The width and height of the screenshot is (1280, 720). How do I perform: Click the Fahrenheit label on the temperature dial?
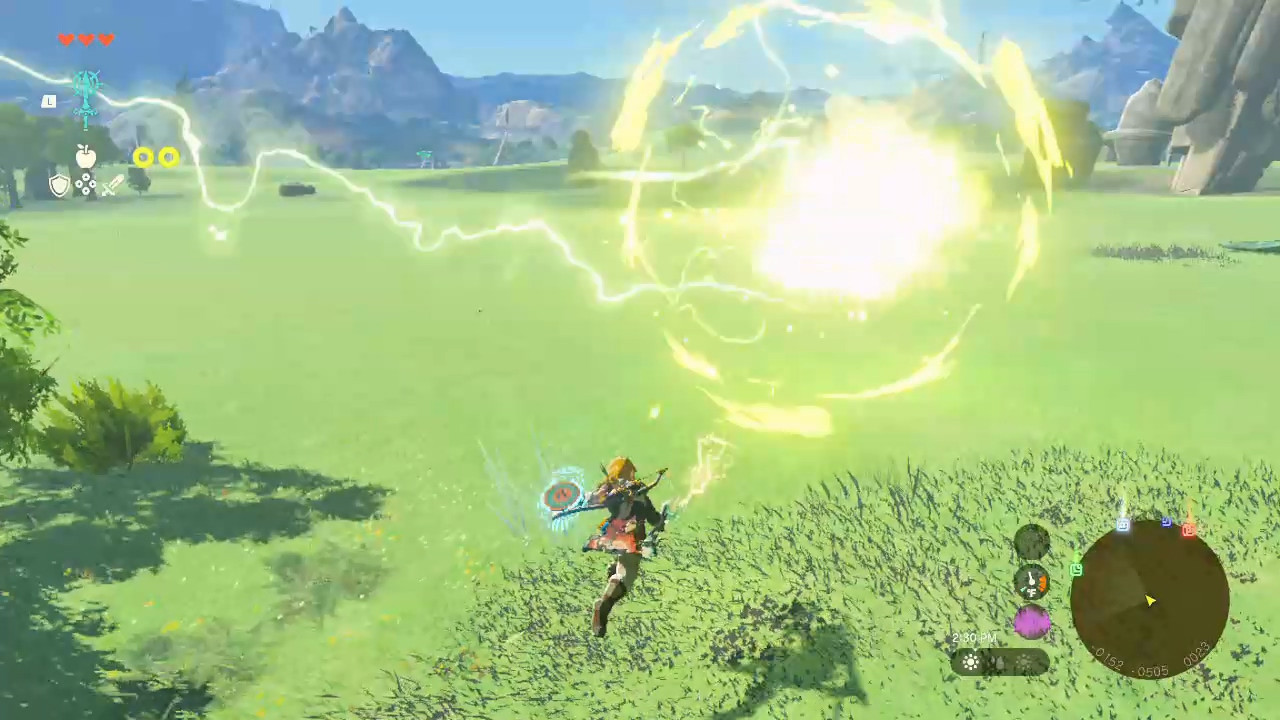pyautogui.click(x=1032, y=592)
